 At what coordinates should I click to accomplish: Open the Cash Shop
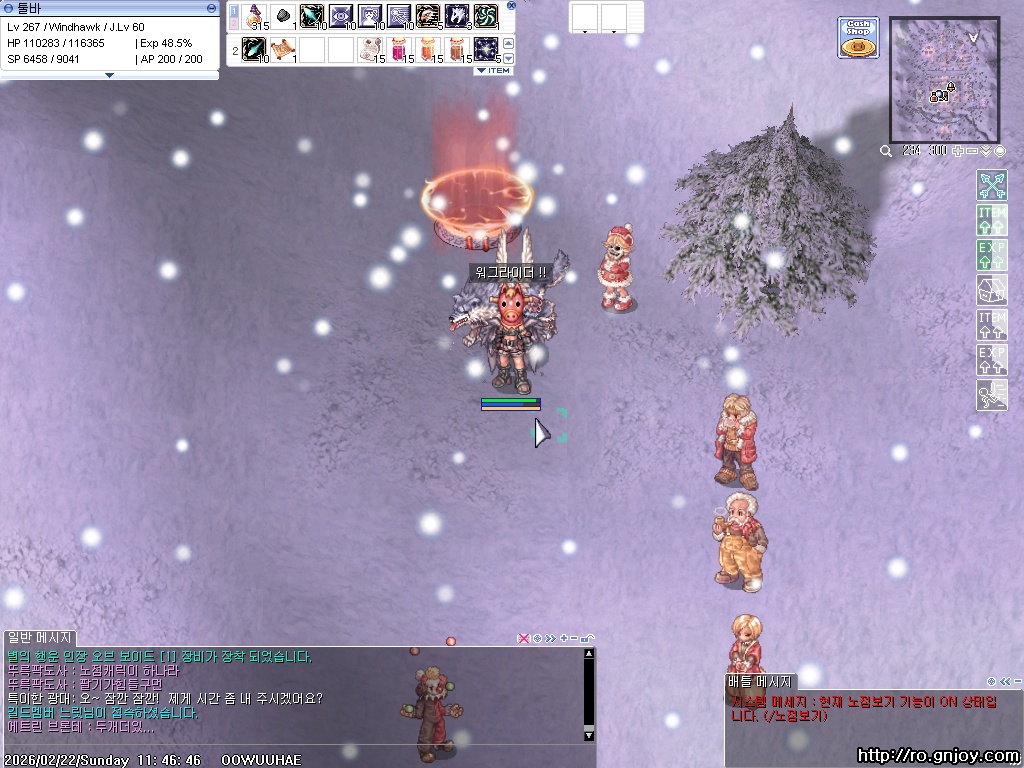tap(858, 37)
